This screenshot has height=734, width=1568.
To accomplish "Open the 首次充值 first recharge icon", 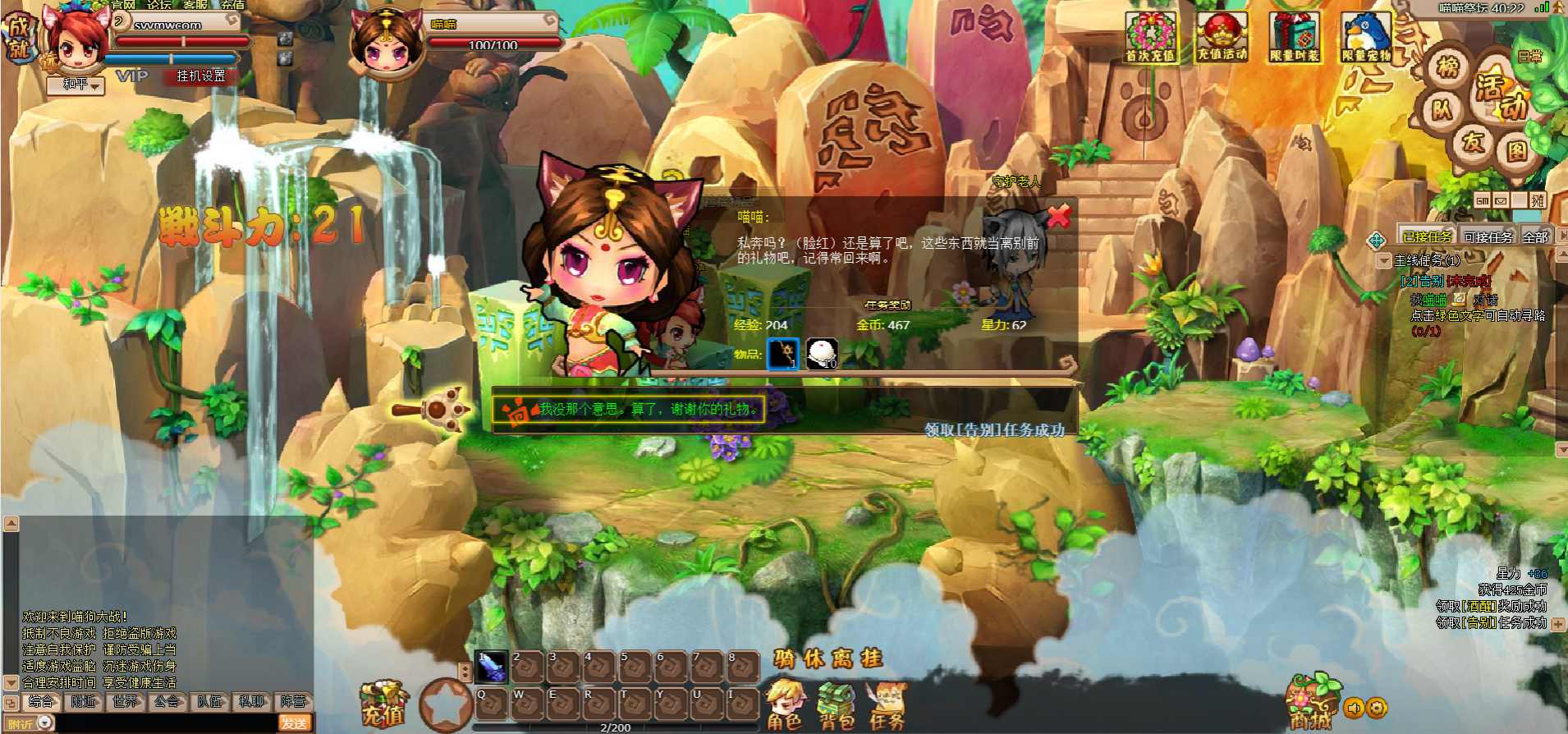I will coord(1150,39).
